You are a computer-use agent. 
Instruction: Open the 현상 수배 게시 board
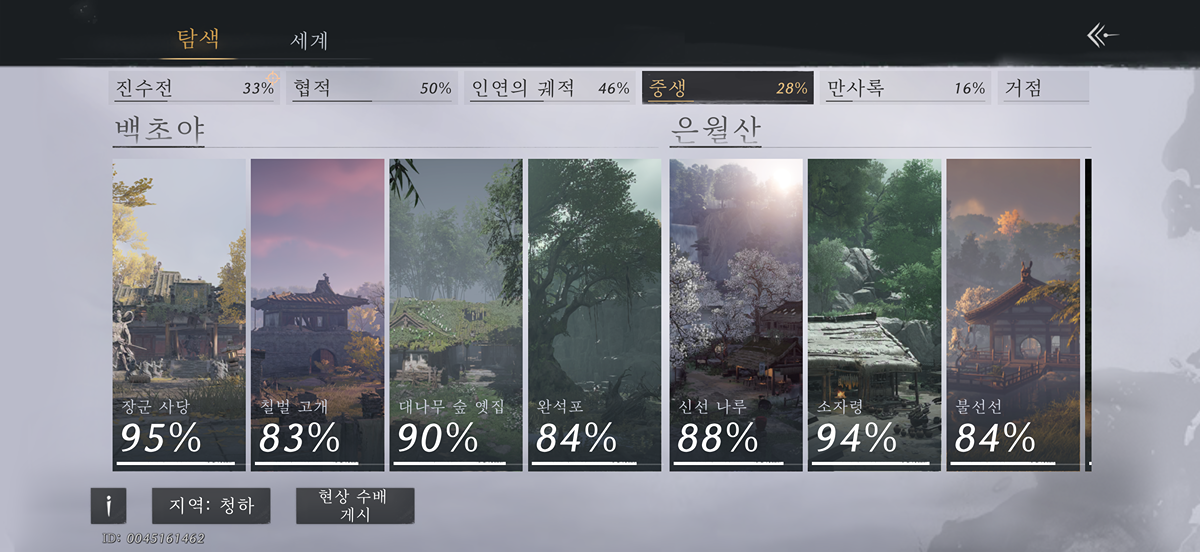point(355,506)
